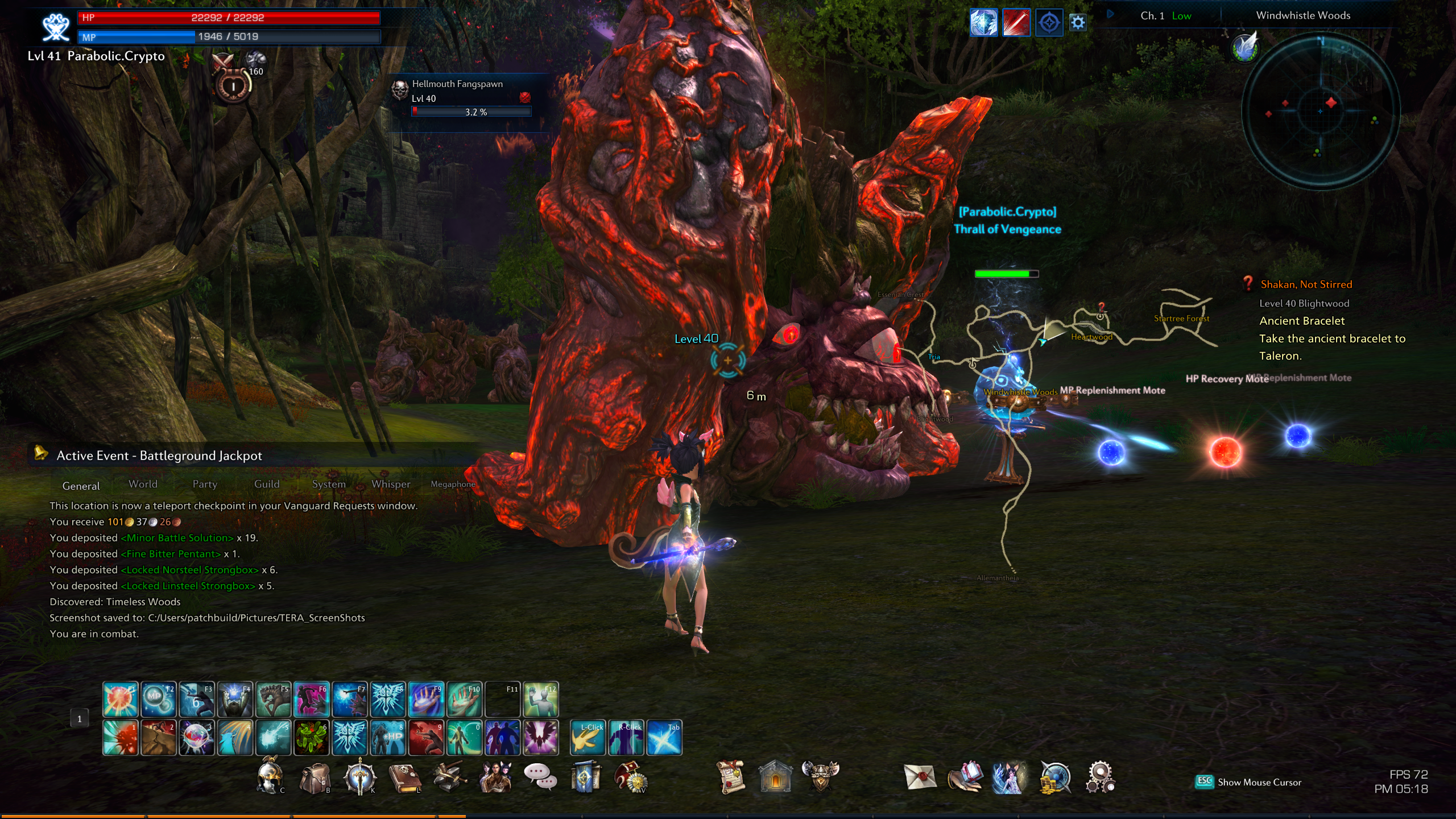Open the mail envelope icon
Screen dimensions: 1456x819
pos(920,777)
